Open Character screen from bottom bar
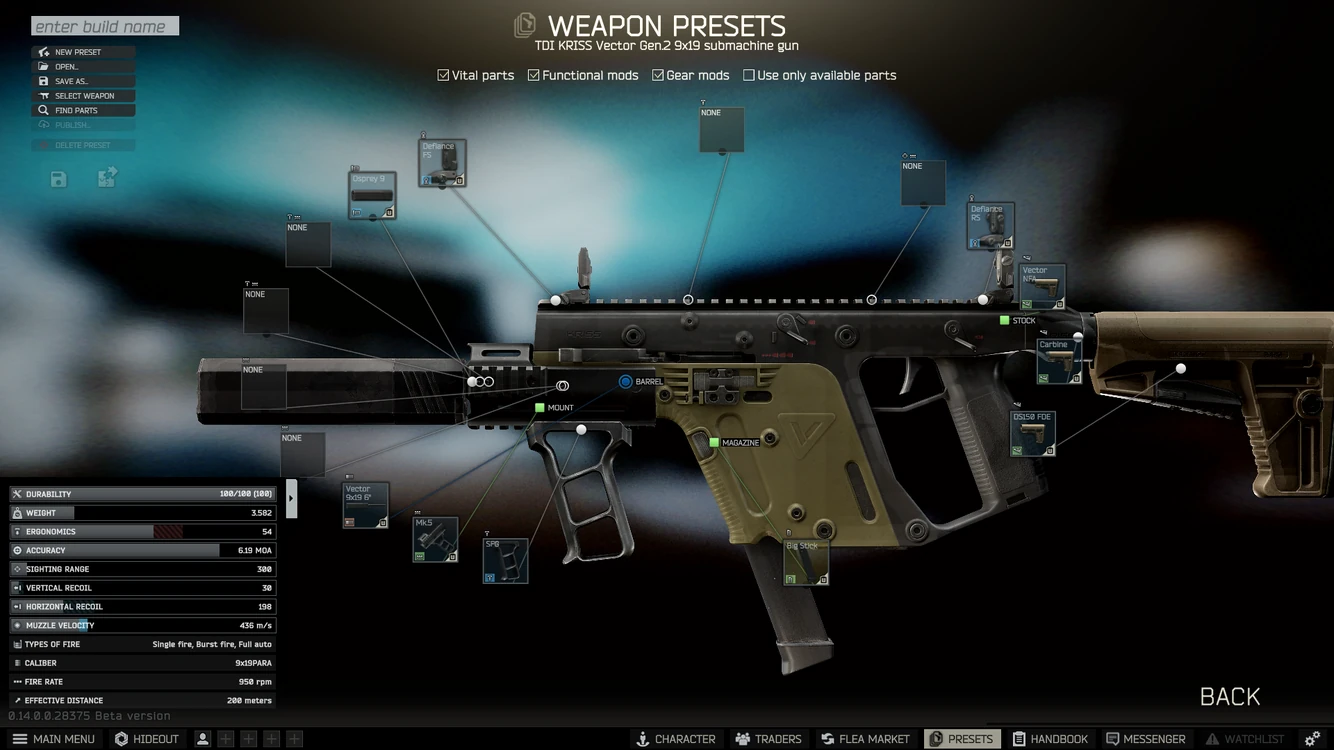 point(677,739)
